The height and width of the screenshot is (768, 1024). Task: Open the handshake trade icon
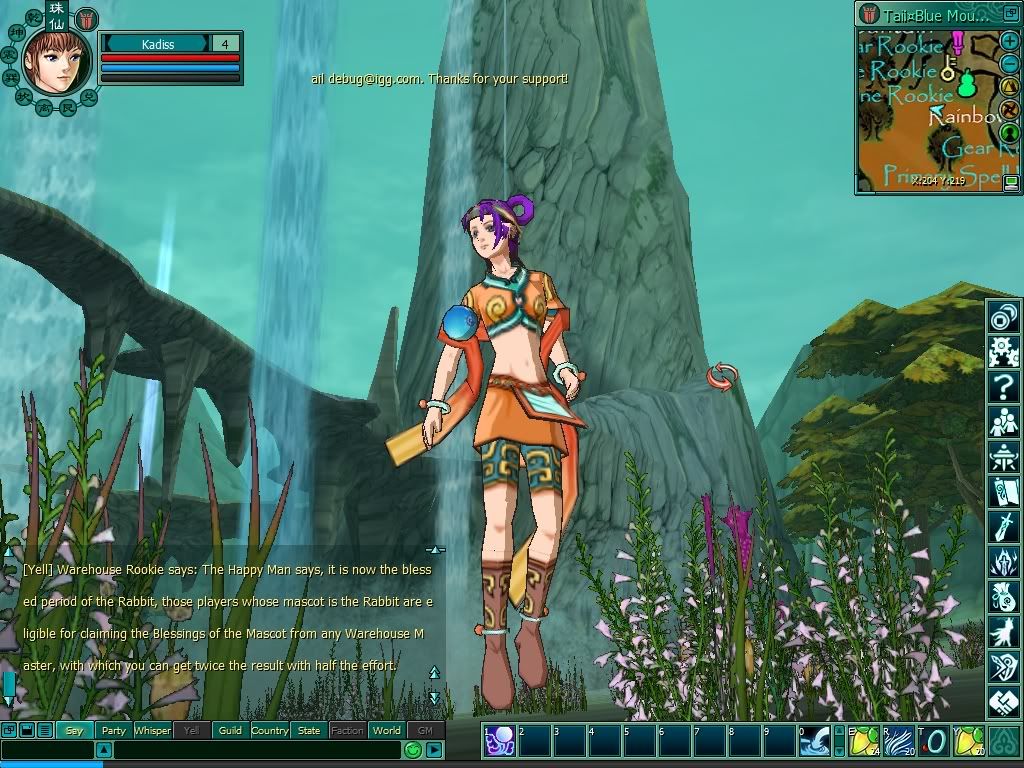pyautogui.click(x=1003, y=701)
